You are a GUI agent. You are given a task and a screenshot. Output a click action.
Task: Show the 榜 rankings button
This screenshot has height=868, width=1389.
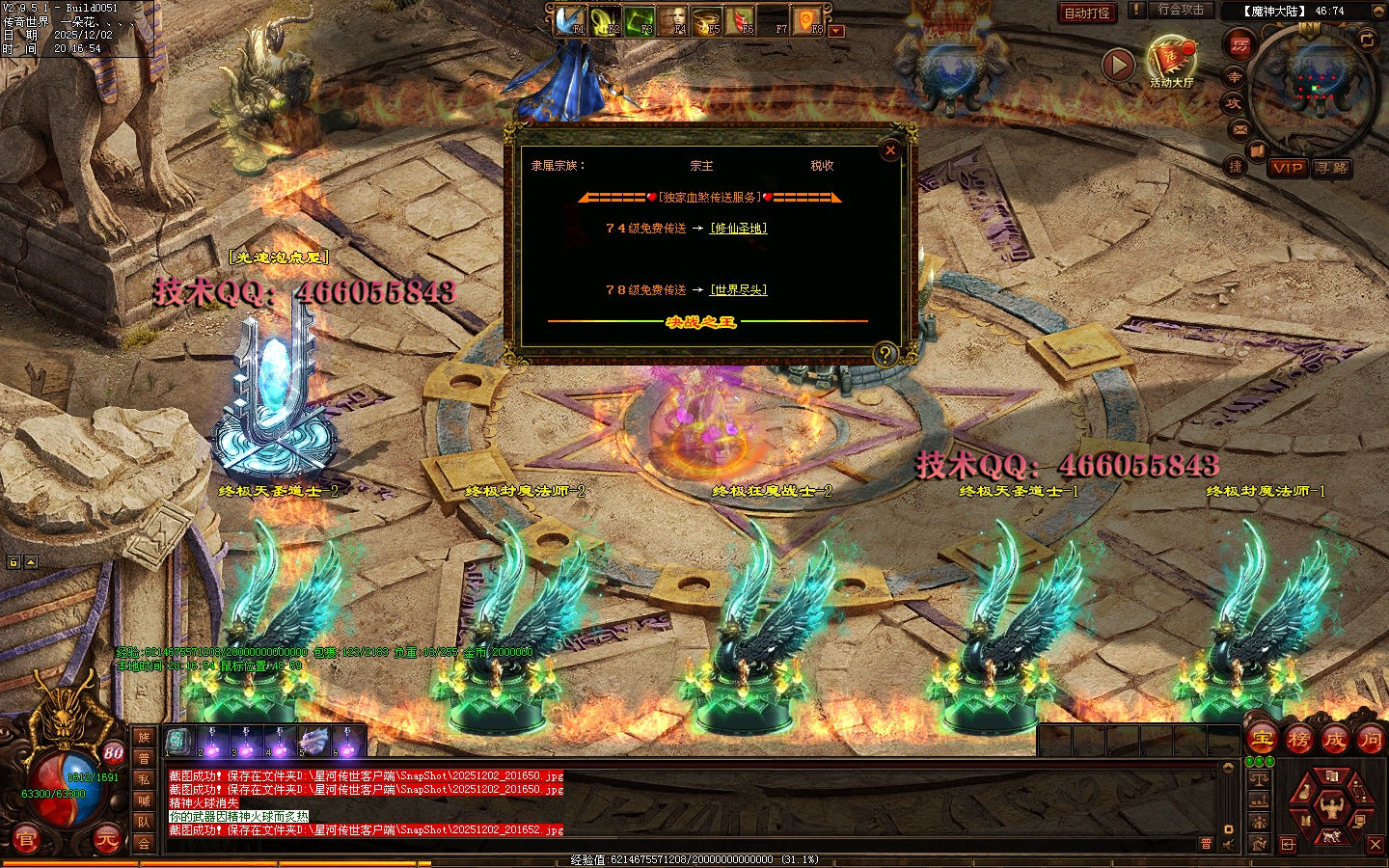click(x=1298, y=740)
